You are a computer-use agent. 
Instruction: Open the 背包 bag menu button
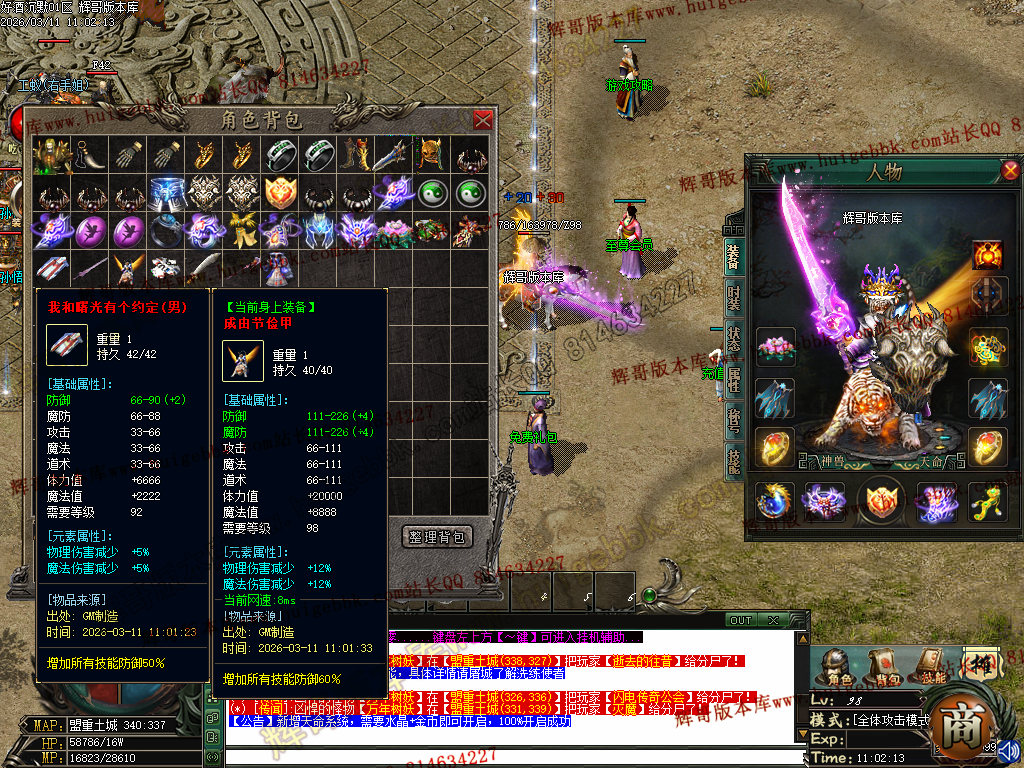883,668
